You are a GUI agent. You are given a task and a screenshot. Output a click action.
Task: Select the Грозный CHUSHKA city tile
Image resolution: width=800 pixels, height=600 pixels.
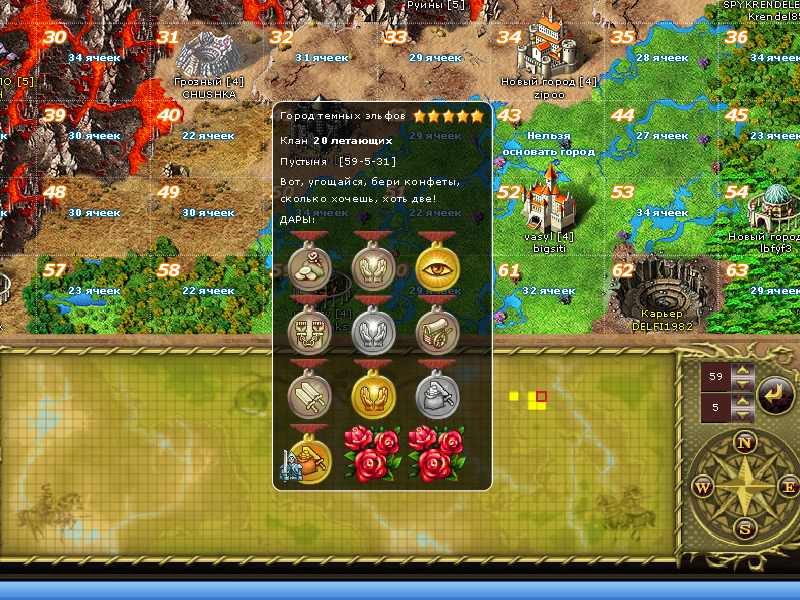pyautogui.click(x=208, y=58)
